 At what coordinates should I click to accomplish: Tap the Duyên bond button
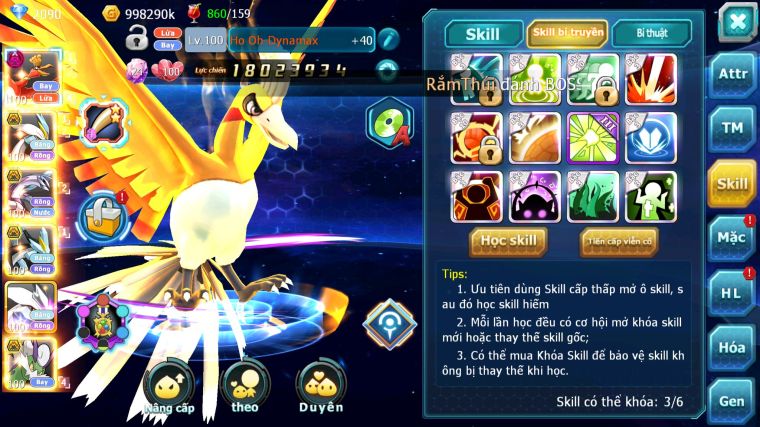320,387
